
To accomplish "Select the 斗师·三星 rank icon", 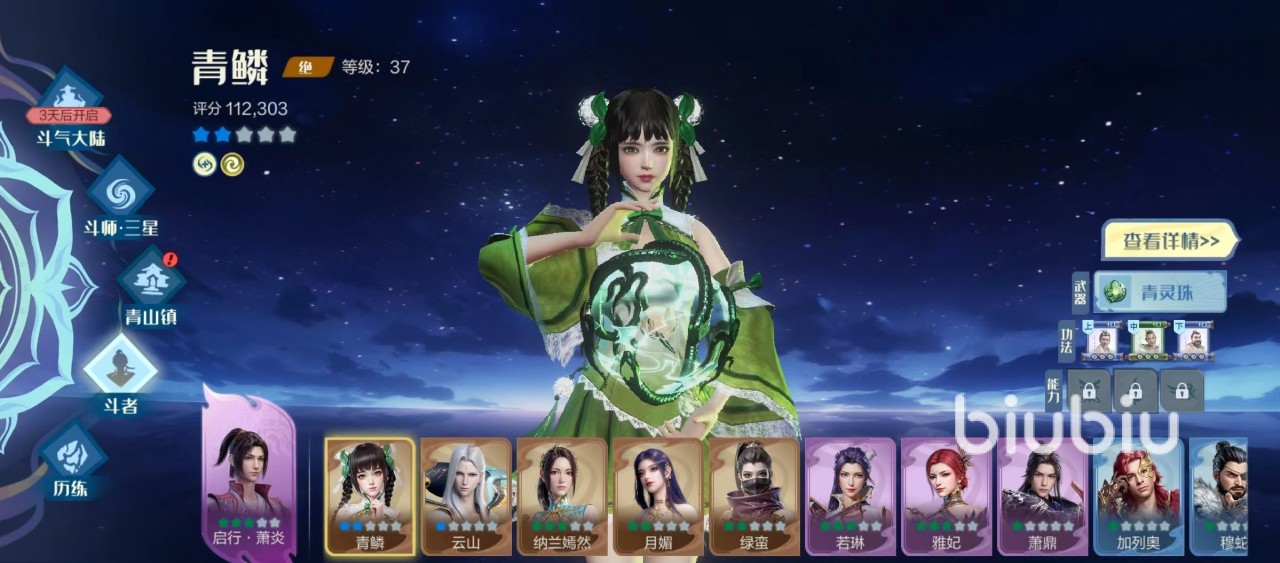I will tap(120, 195).
